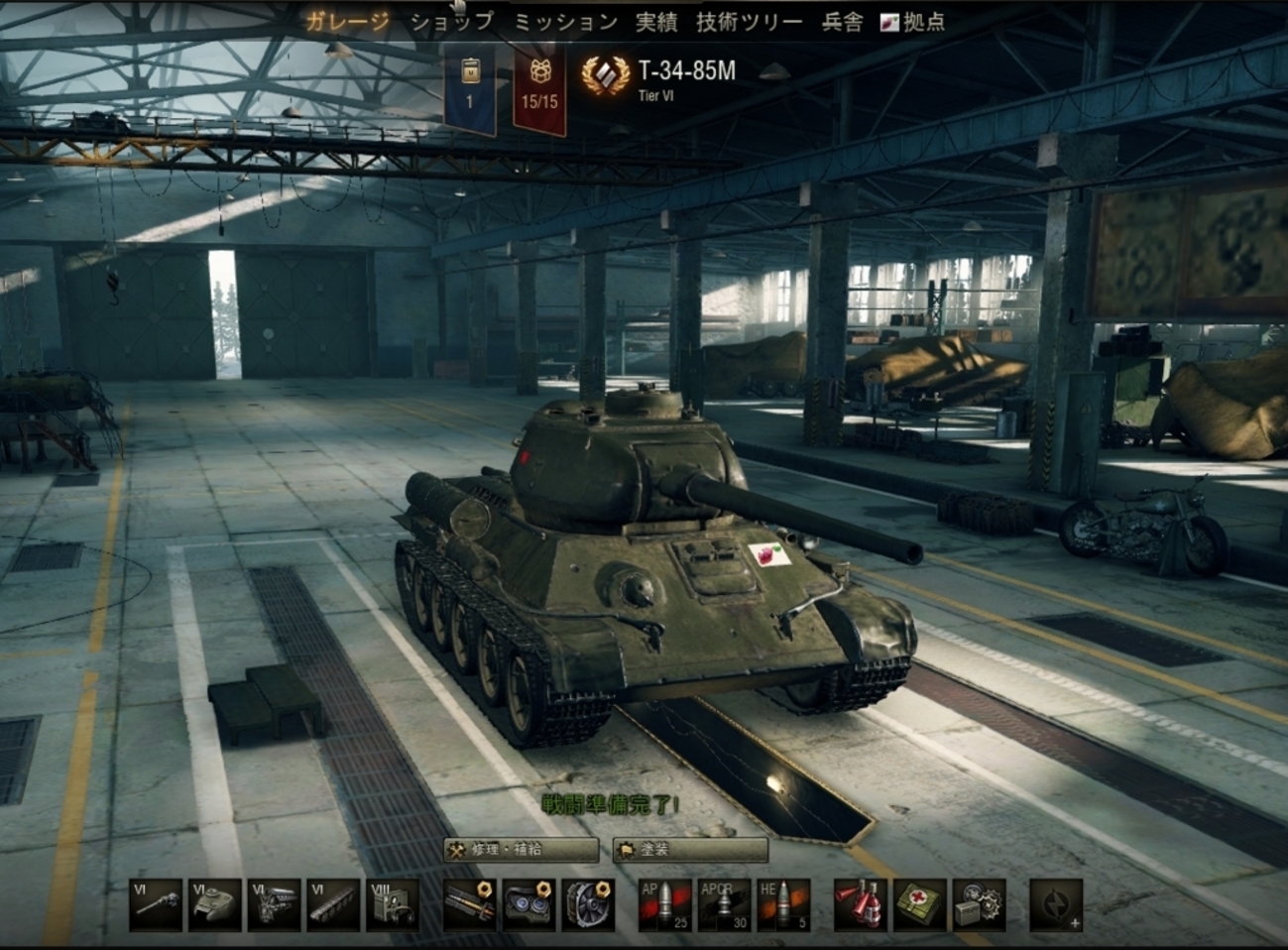Open the tier VIII radio module slot
Image resolution: width=1288 pixels, height=950 pixels.
(393, 904)
